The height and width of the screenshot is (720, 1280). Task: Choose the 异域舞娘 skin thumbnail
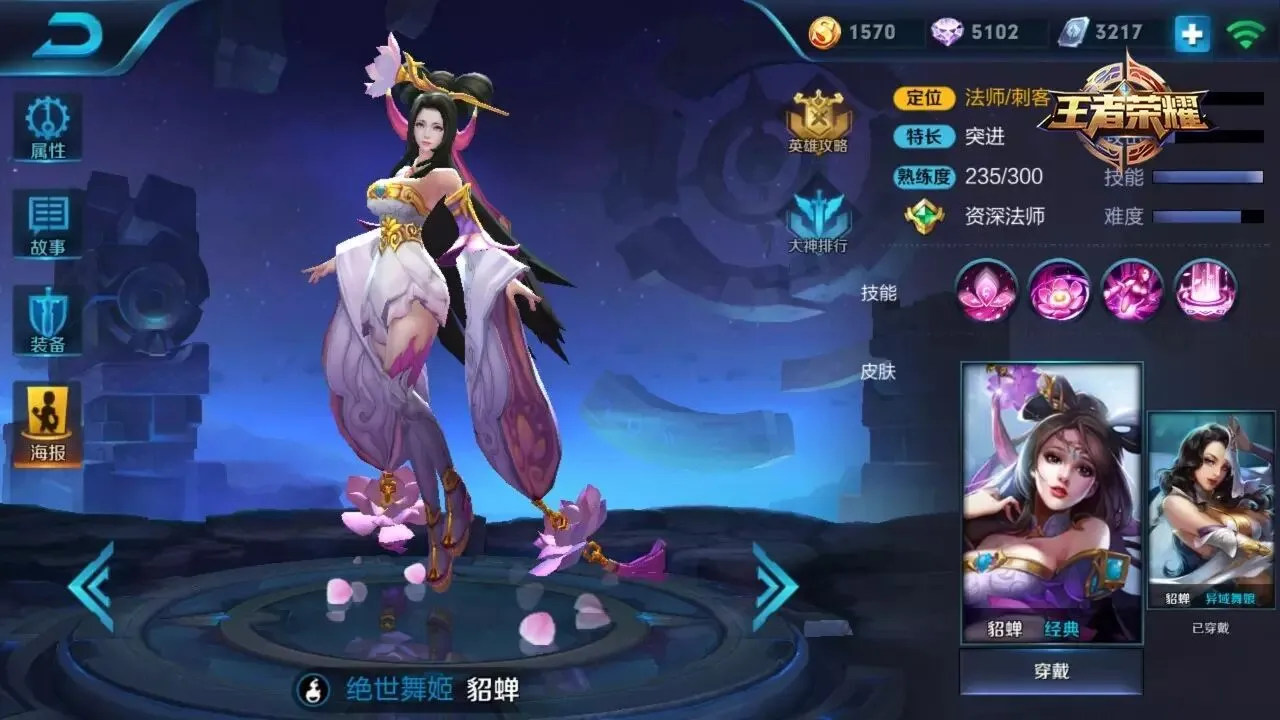pos(1210,510)
